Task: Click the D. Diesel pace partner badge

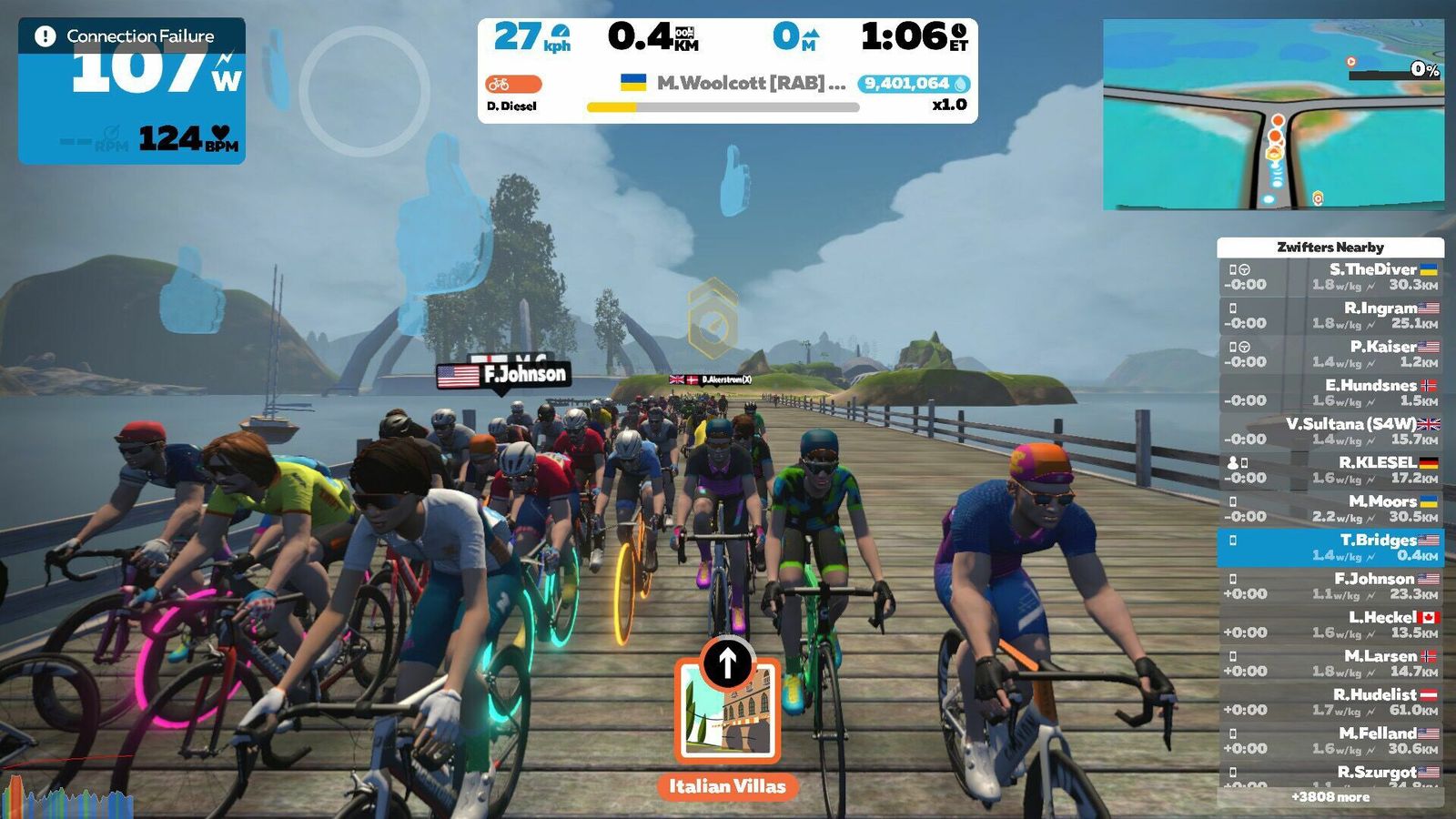Action: tap(513, 85)
